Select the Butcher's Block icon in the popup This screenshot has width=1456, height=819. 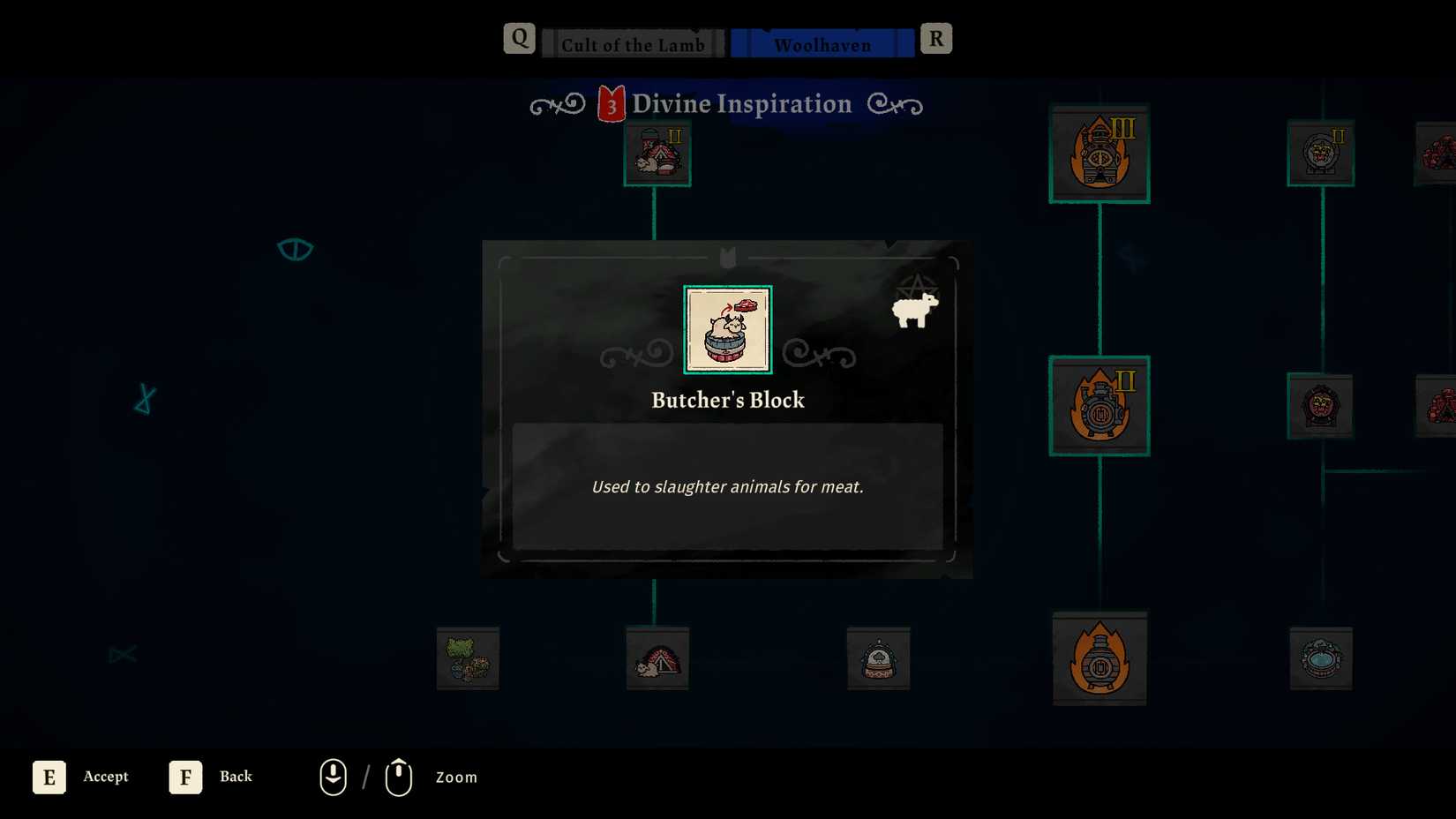click(x=726, y=329)
